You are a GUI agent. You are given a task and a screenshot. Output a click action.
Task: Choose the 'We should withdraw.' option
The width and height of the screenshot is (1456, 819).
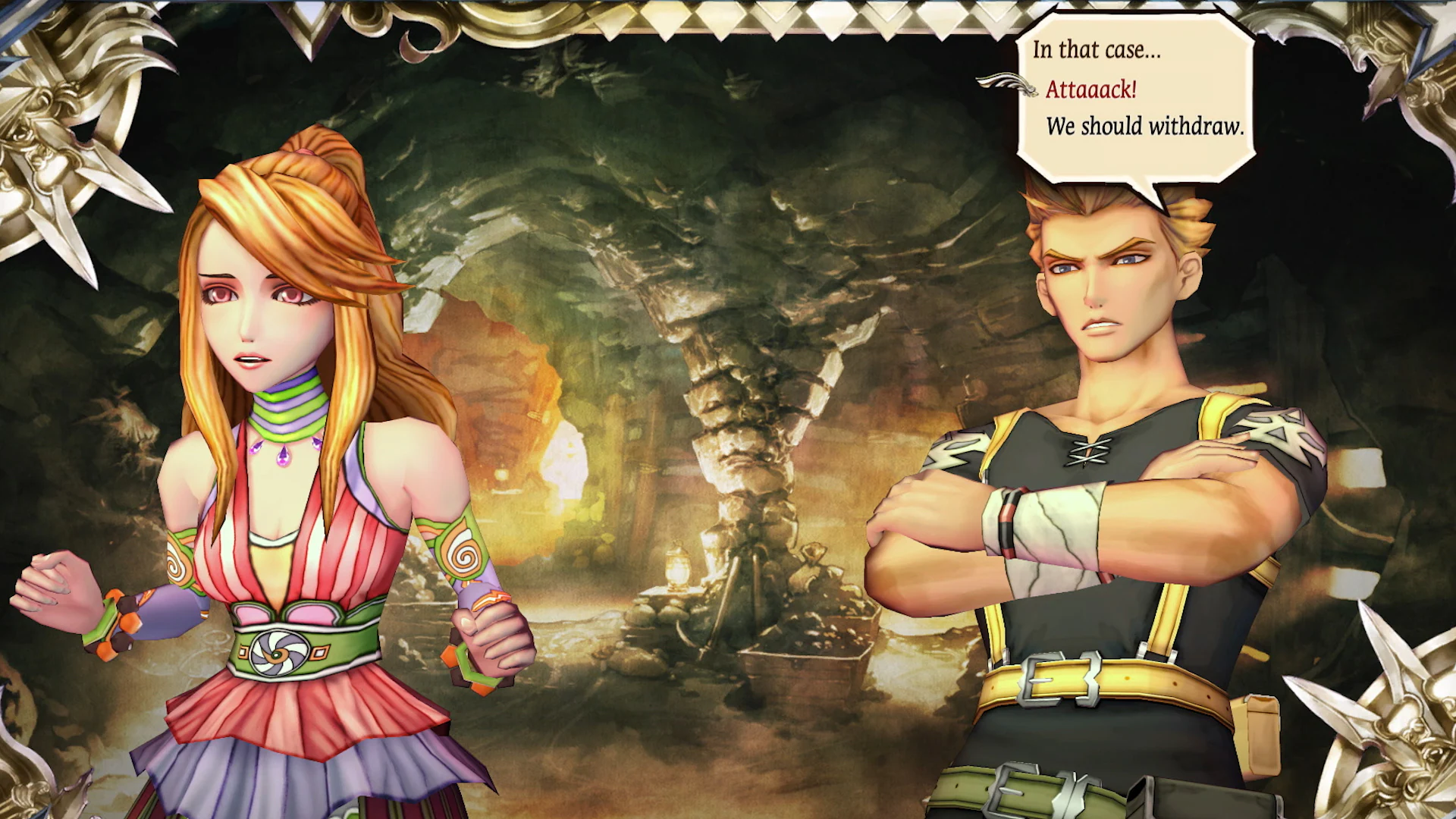tap(1144, 126)
